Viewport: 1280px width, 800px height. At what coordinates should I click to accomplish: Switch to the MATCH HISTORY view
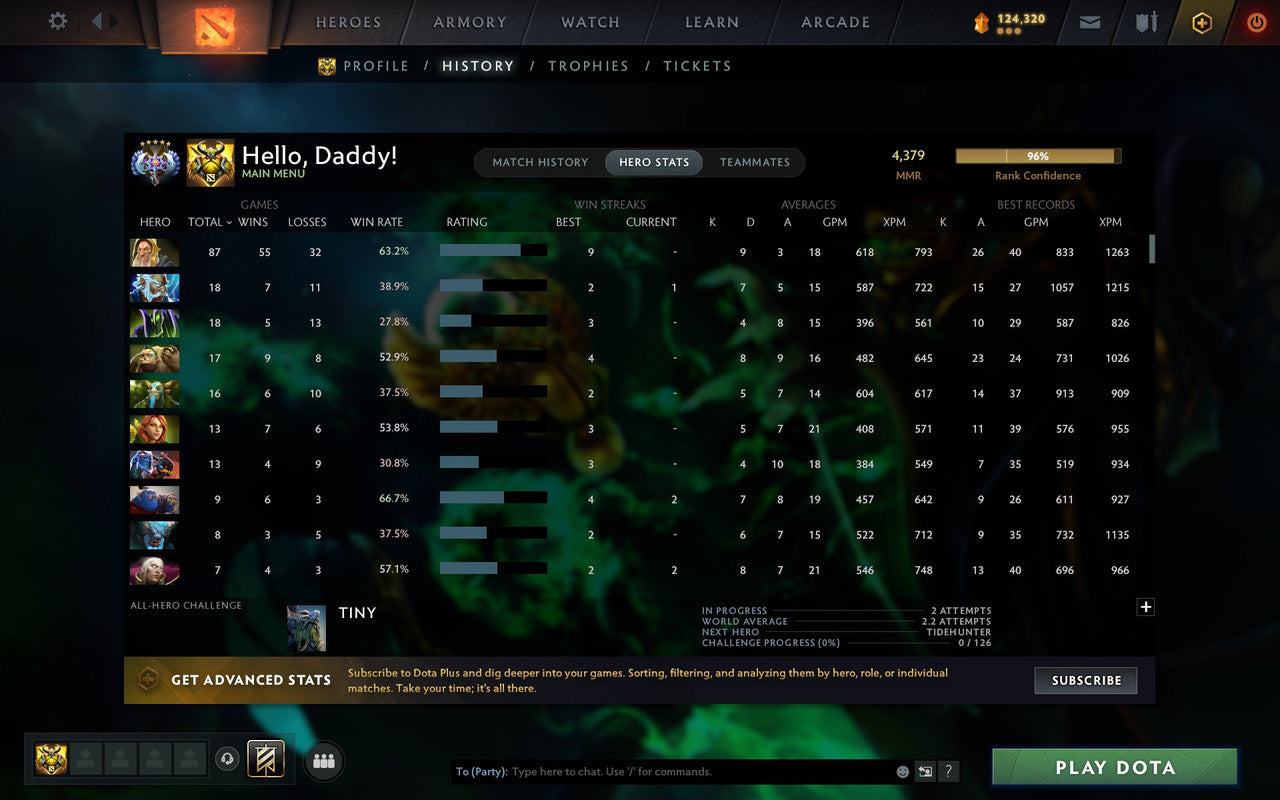pos(540,162)
